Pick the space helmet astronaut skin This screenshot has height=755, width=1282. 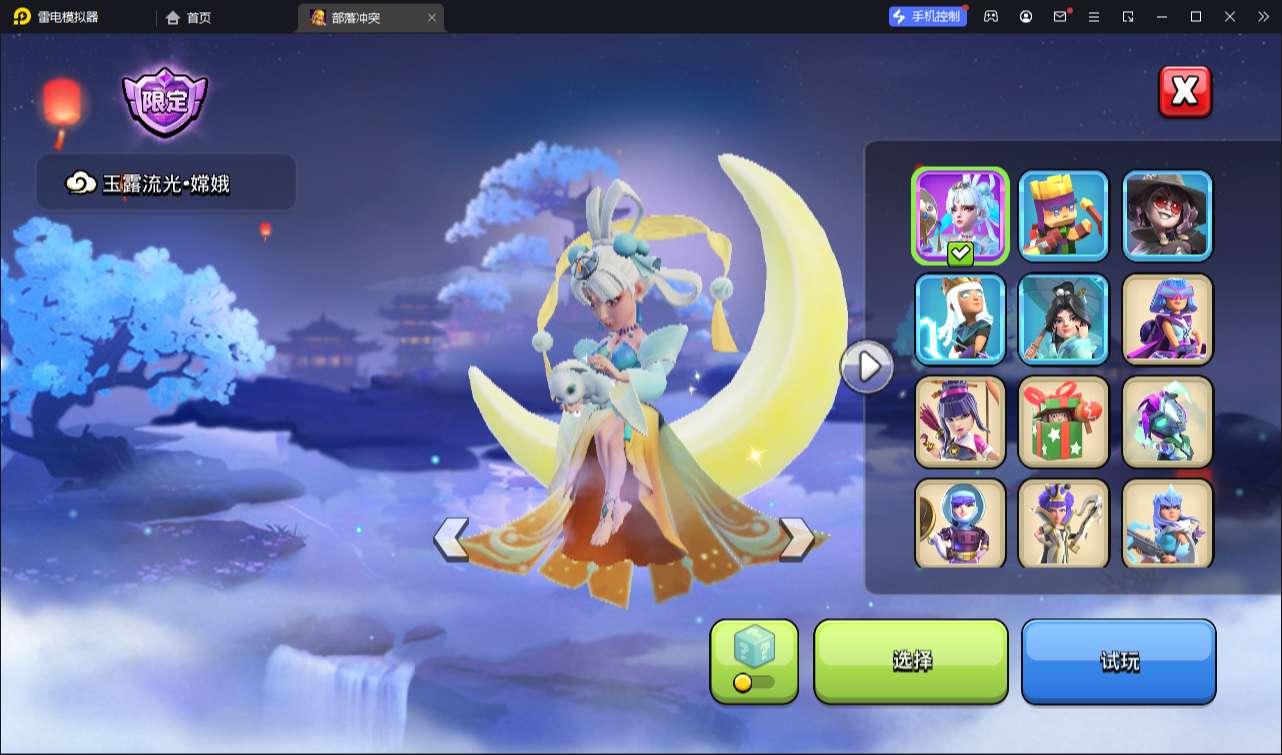[x=960, y=523]
